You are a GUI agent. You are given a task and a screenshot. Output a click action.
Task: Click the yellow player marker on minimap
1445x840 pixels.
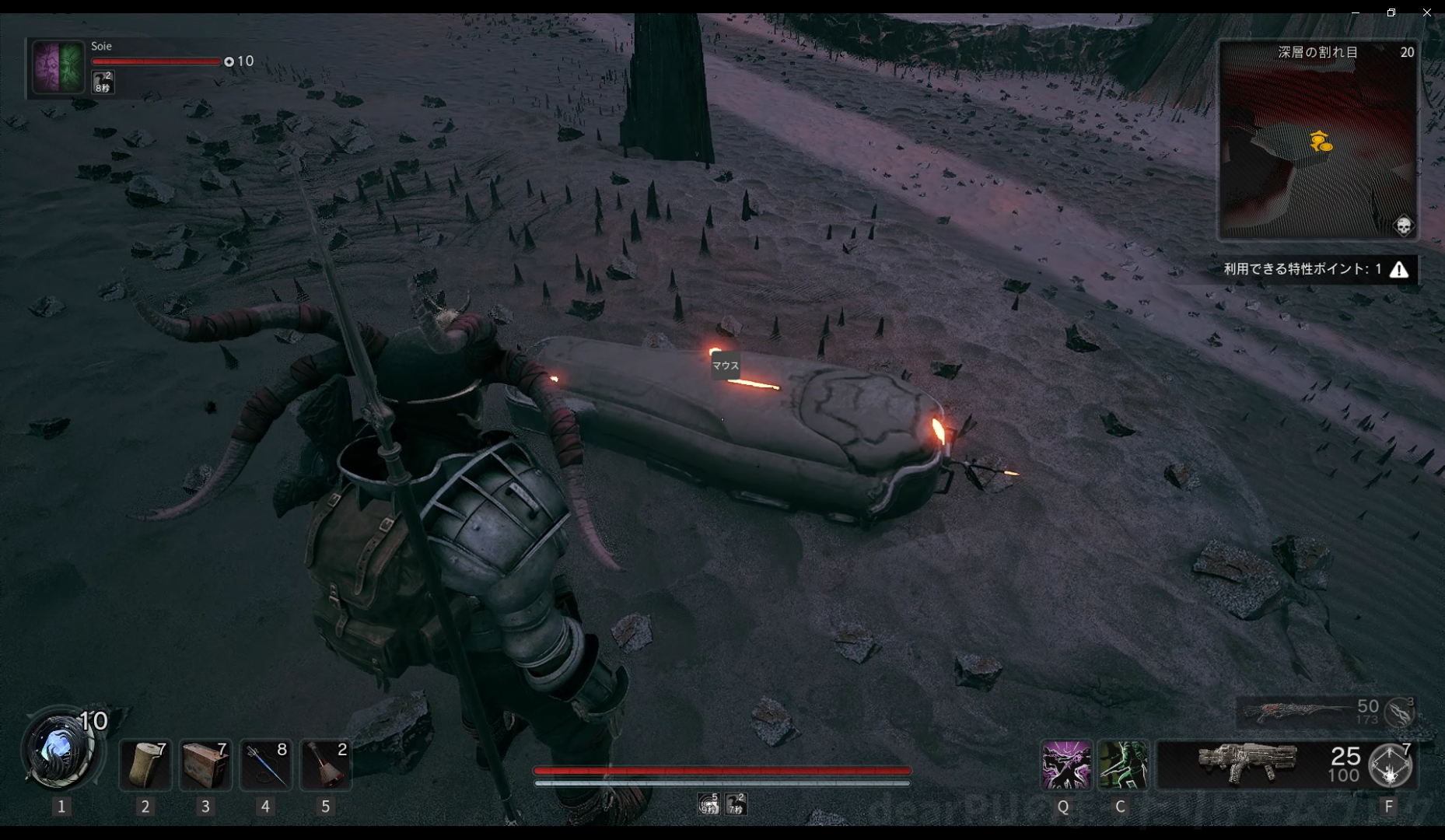coord(1320,142)
